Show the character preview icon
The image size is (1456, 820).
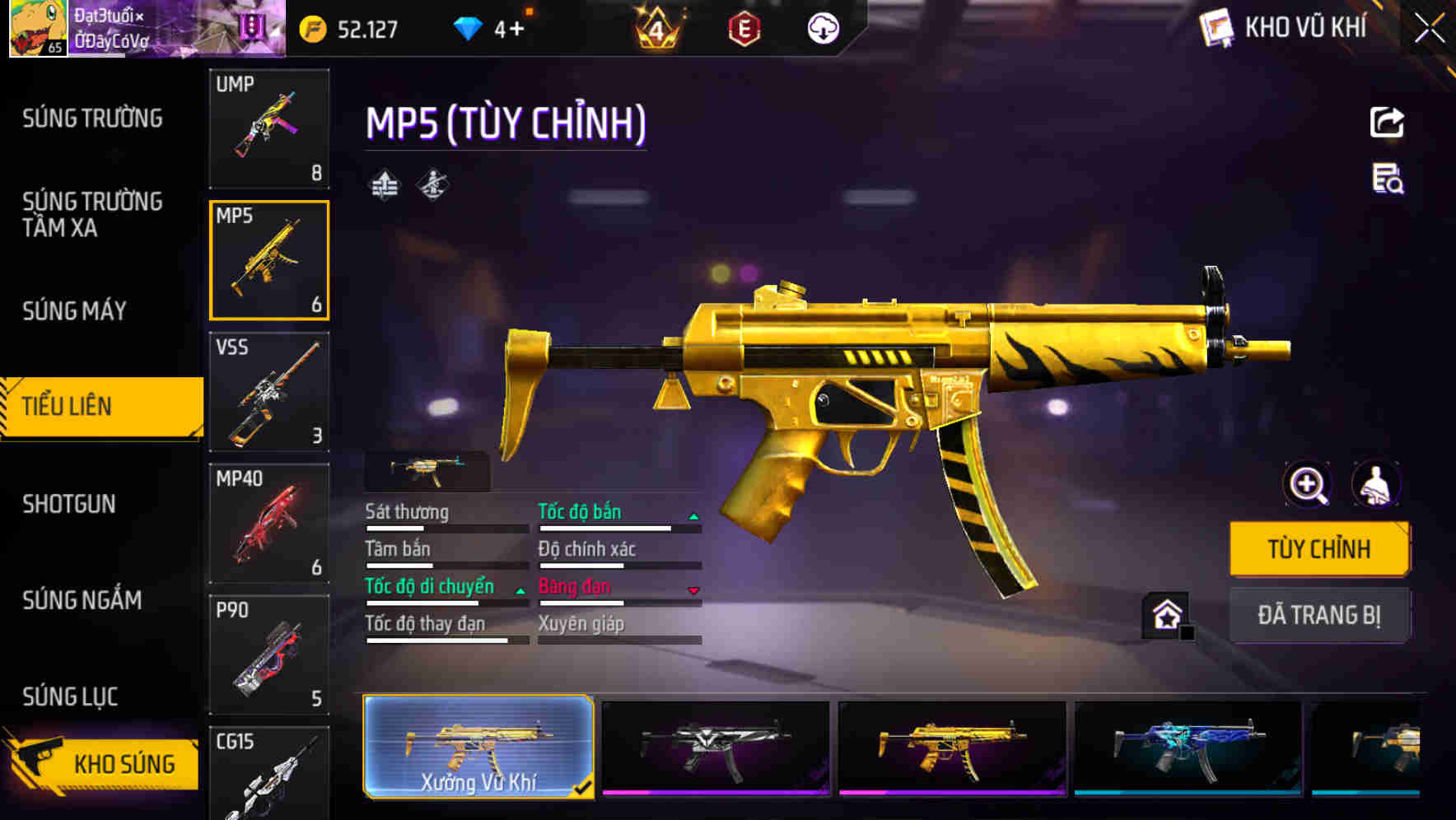[x=1376, y=485]
